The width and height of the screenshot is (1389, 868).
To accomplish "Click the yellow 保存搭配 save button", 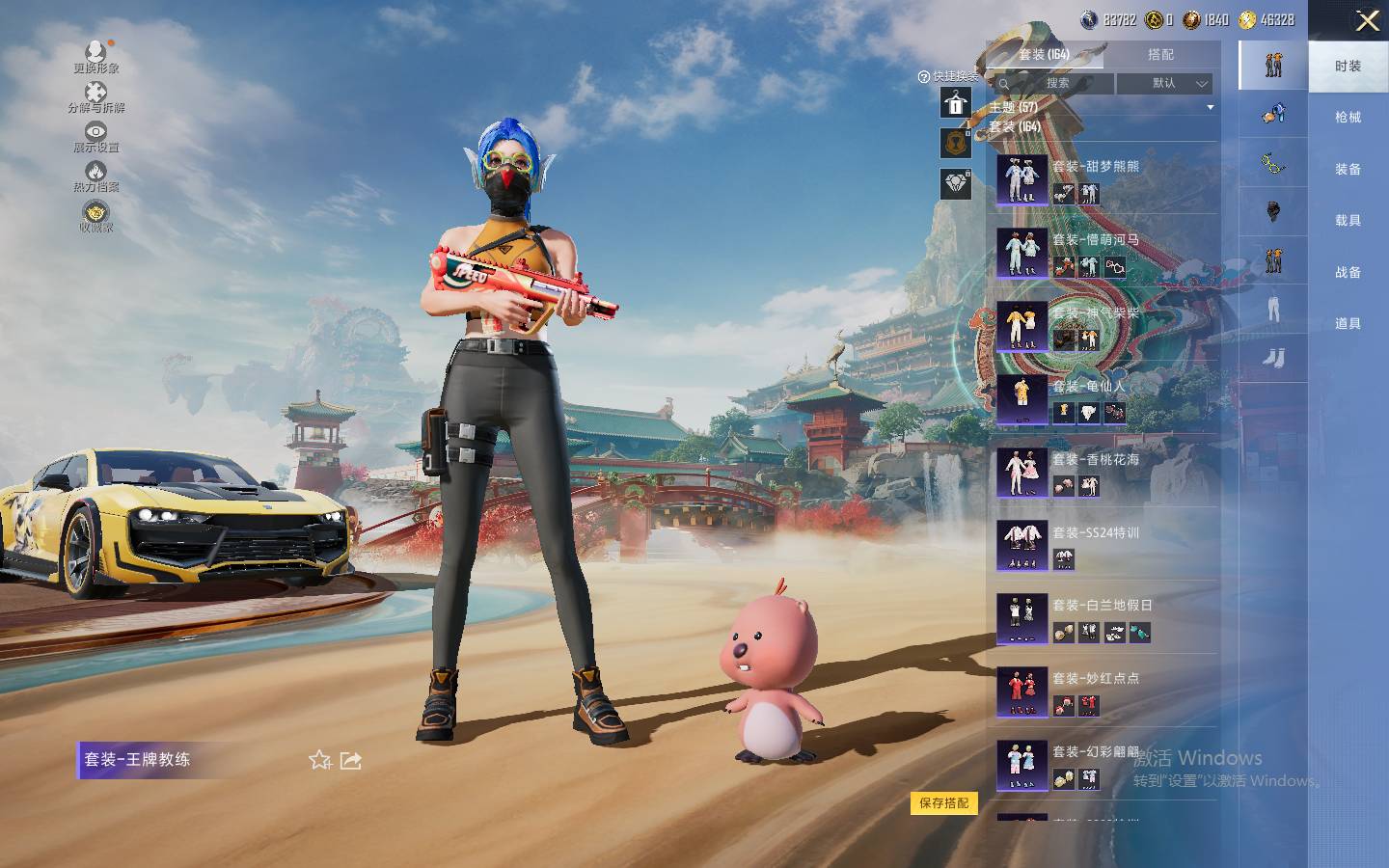I will click(943, 803).
